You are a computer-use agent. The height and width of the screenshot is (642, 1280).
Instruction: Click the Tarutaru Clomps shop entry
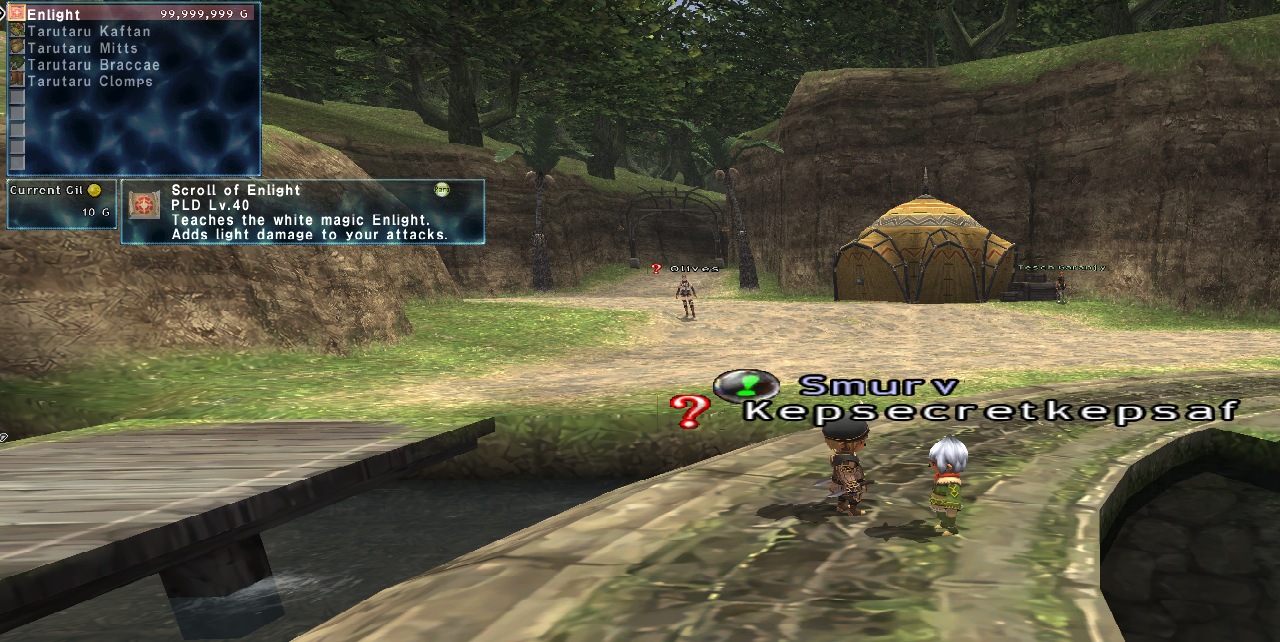tap(90, 81)
